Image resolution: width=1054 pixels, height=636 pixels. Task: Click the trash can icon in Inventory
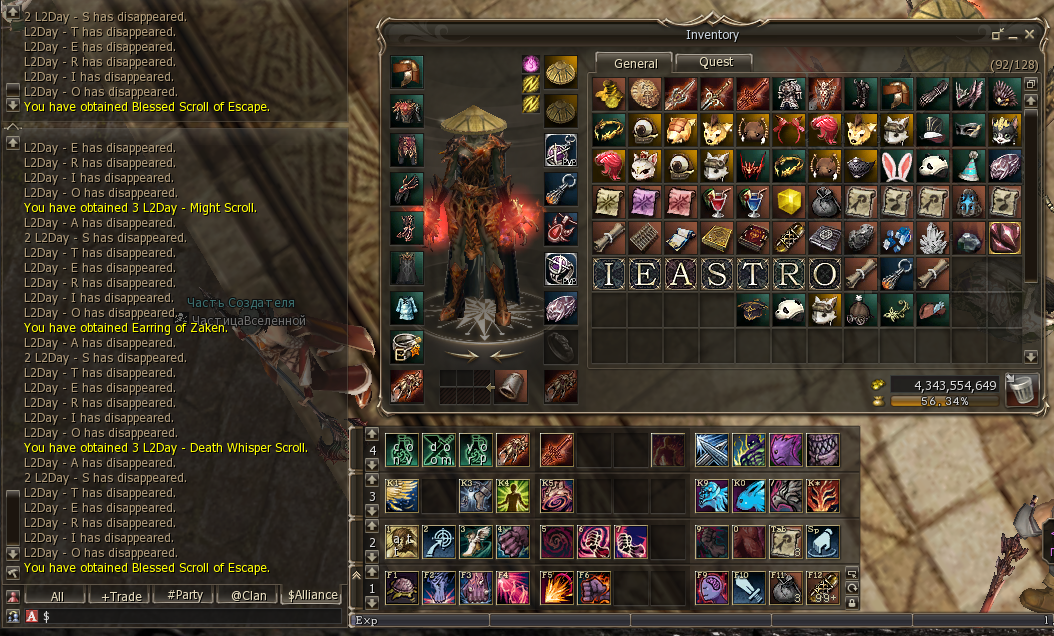point(1019,388)
